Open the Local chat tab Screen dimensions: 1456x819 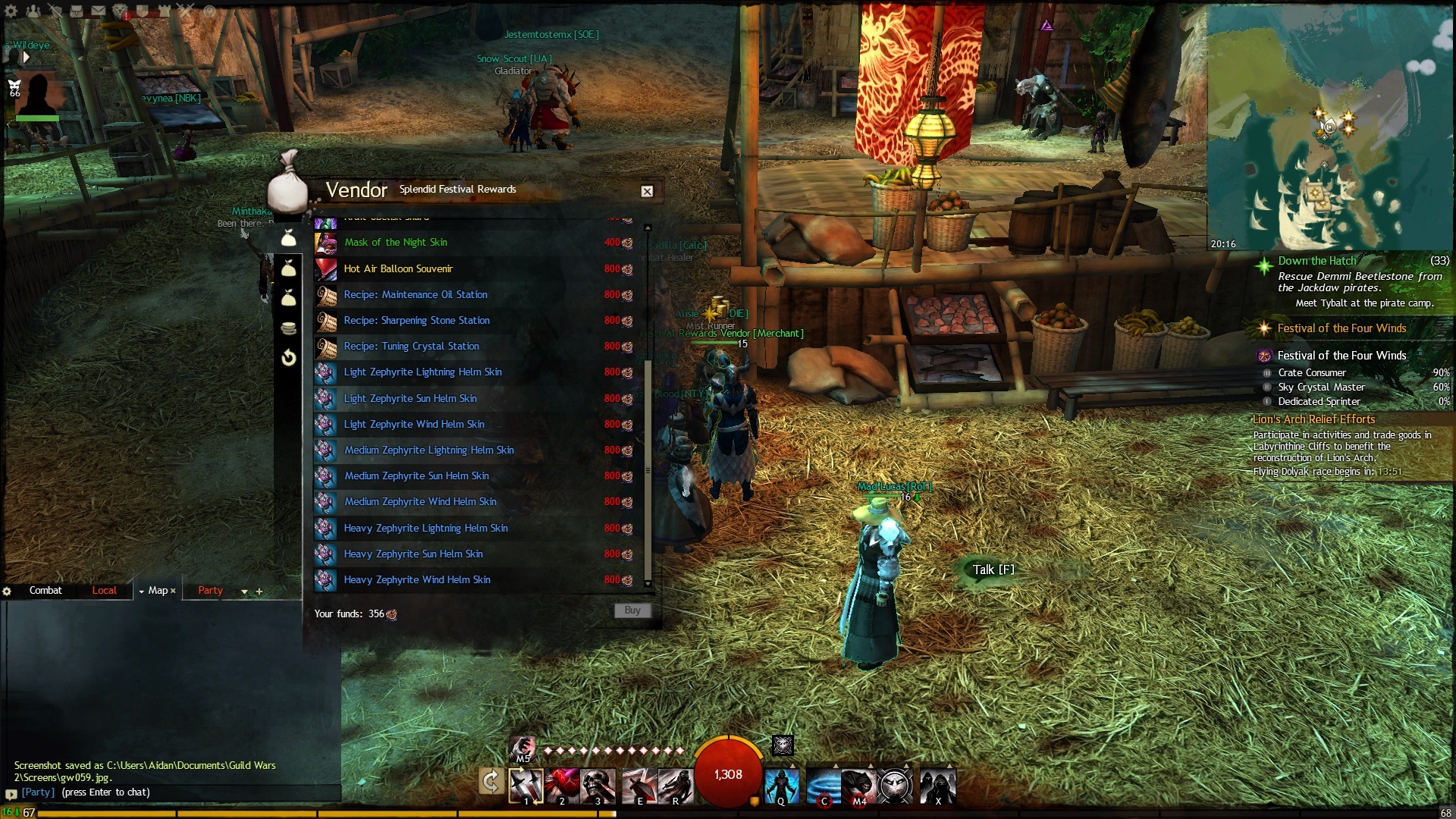click(104, 591)
